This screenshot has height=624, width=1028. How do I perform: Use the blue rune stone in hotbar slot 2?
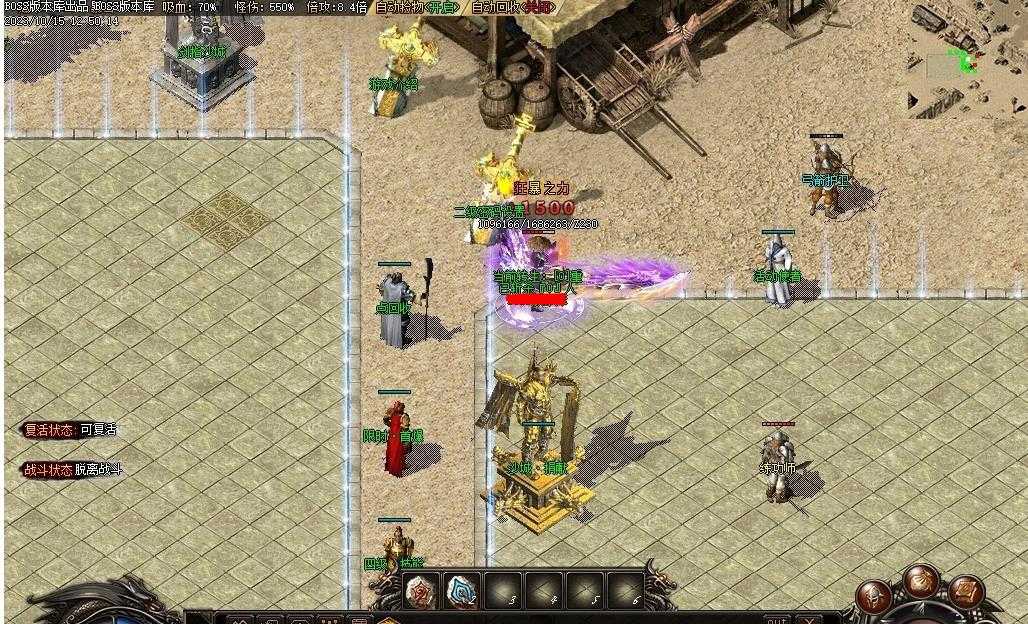(x=462, y=591)
